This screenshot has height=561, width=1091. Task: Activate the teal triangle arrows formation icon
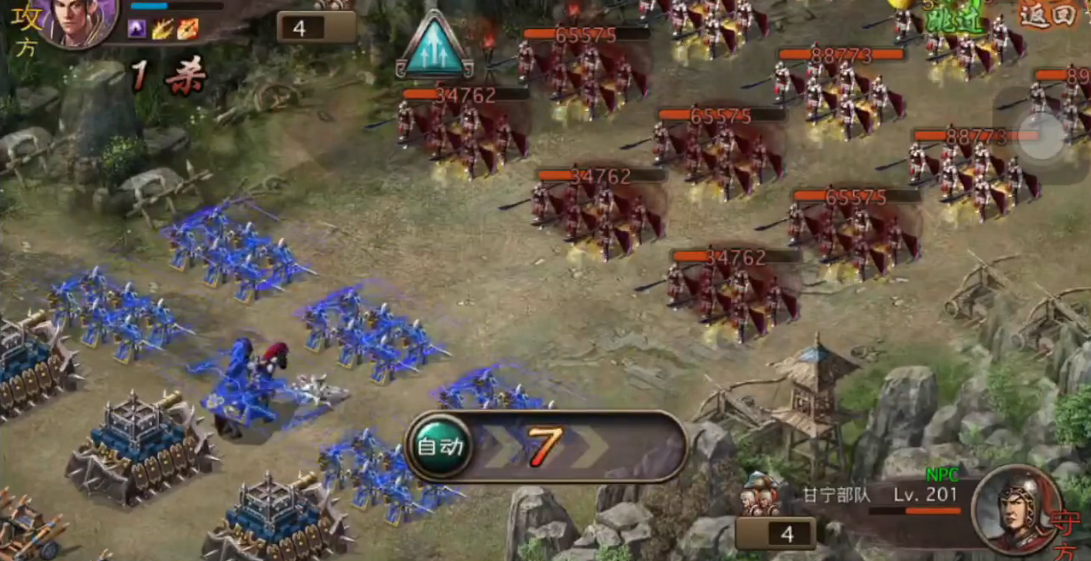tap(434, 47)
